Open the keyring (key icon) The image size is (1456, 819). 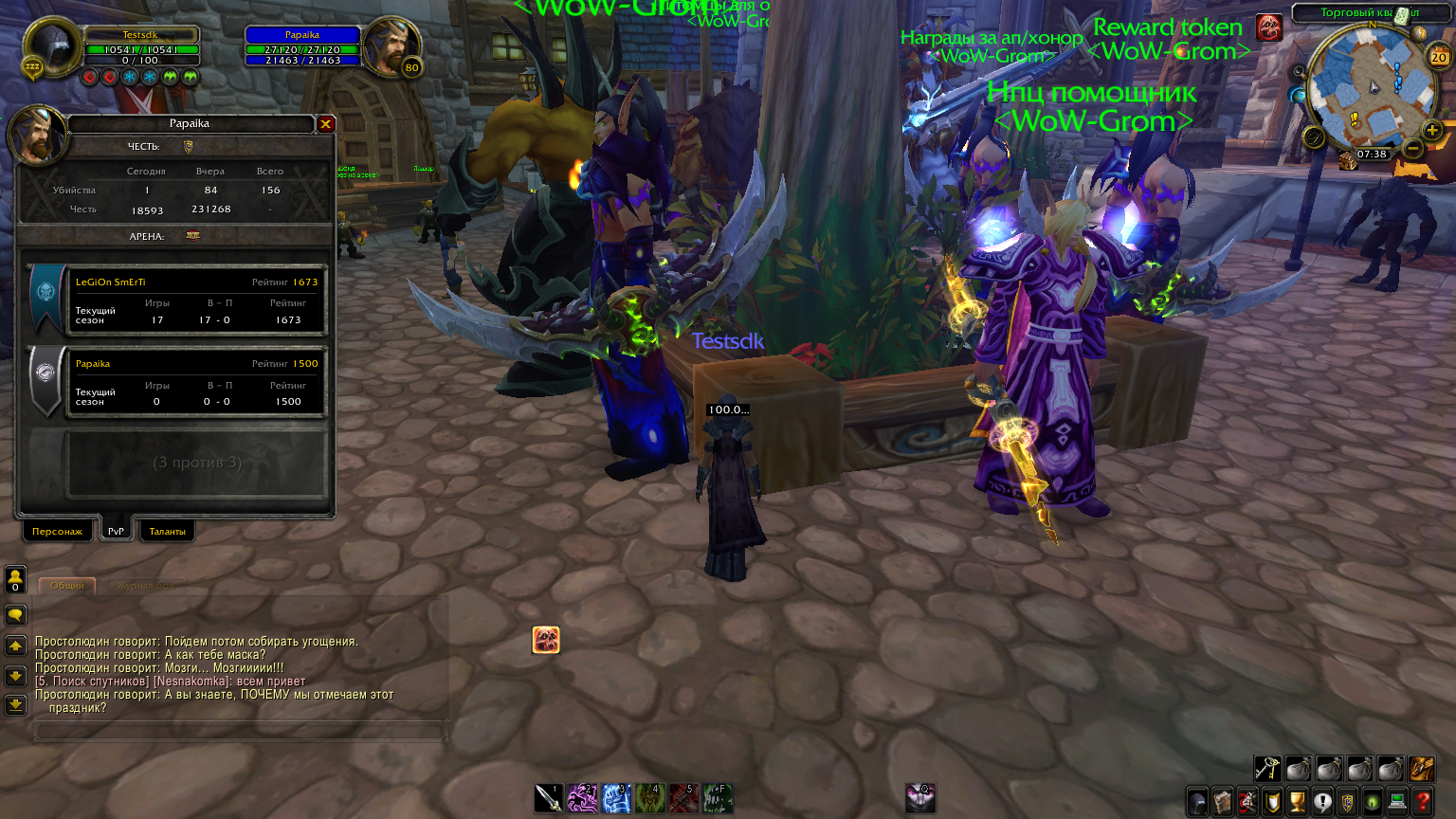pyautogui.click(x=1265, y=770)
